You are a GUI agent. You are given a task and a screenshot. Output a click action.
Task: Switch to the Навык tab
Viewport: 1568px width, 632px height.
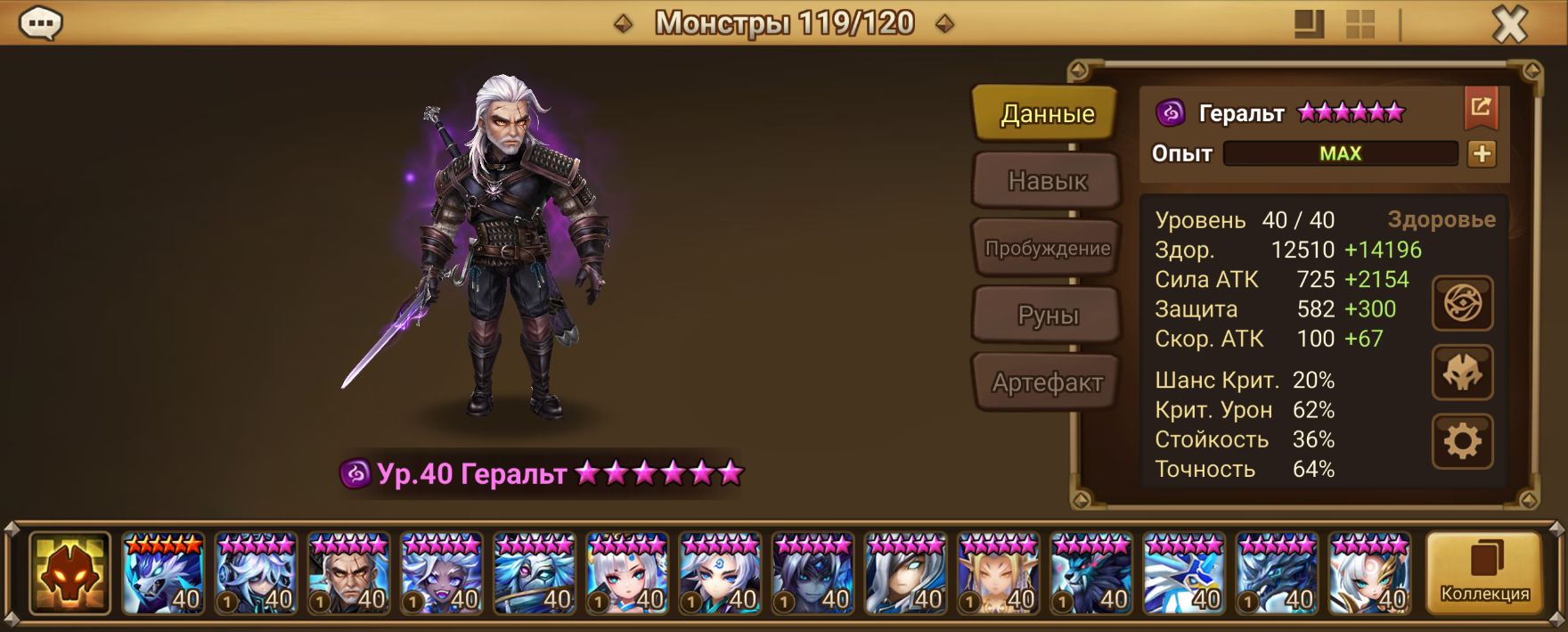pos(1047,181)
